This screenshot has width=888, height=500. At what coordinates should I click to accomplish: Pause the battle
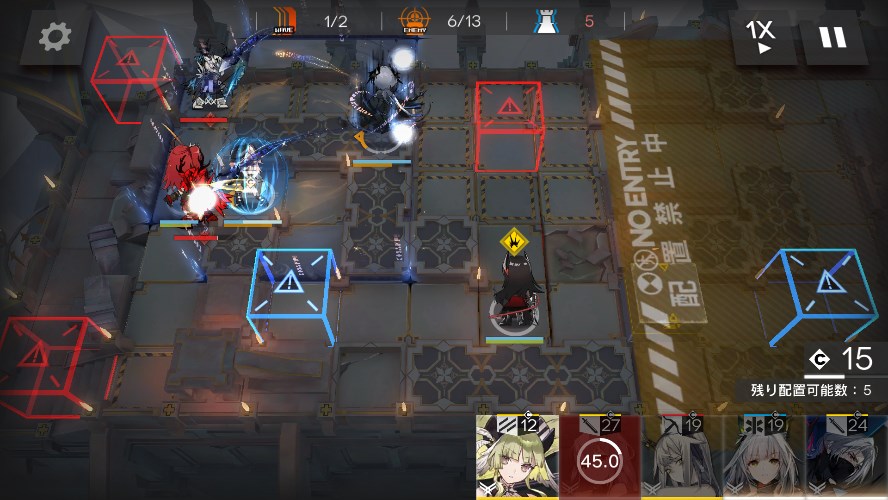(x=833, y=37)
